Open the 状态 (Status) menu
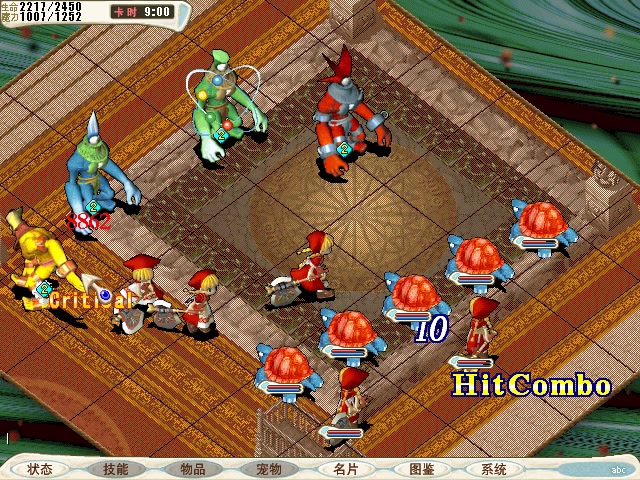This screenshot has height=480, width=640. 40,468
